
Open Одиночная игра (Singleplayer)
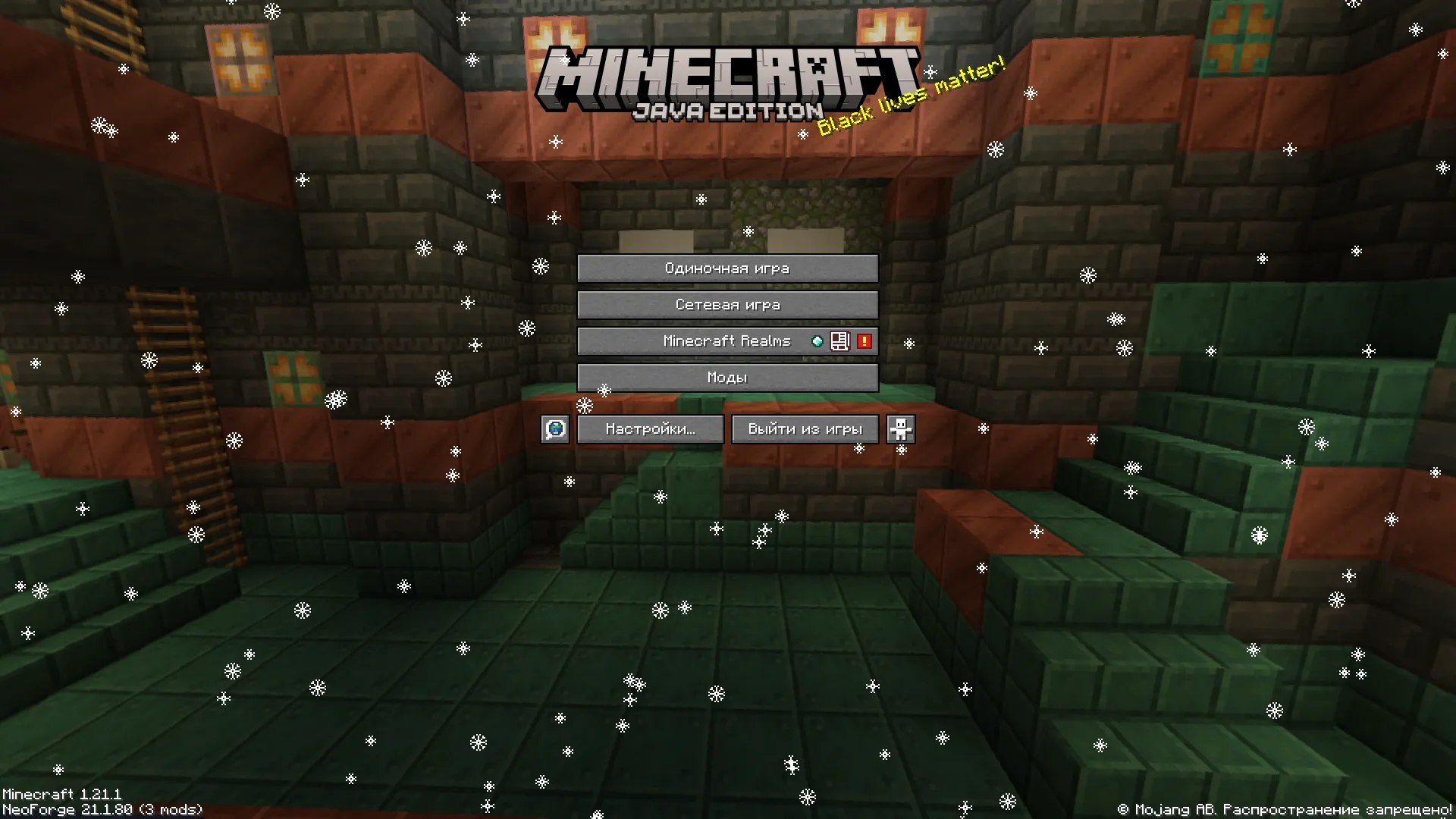[727, 268]
